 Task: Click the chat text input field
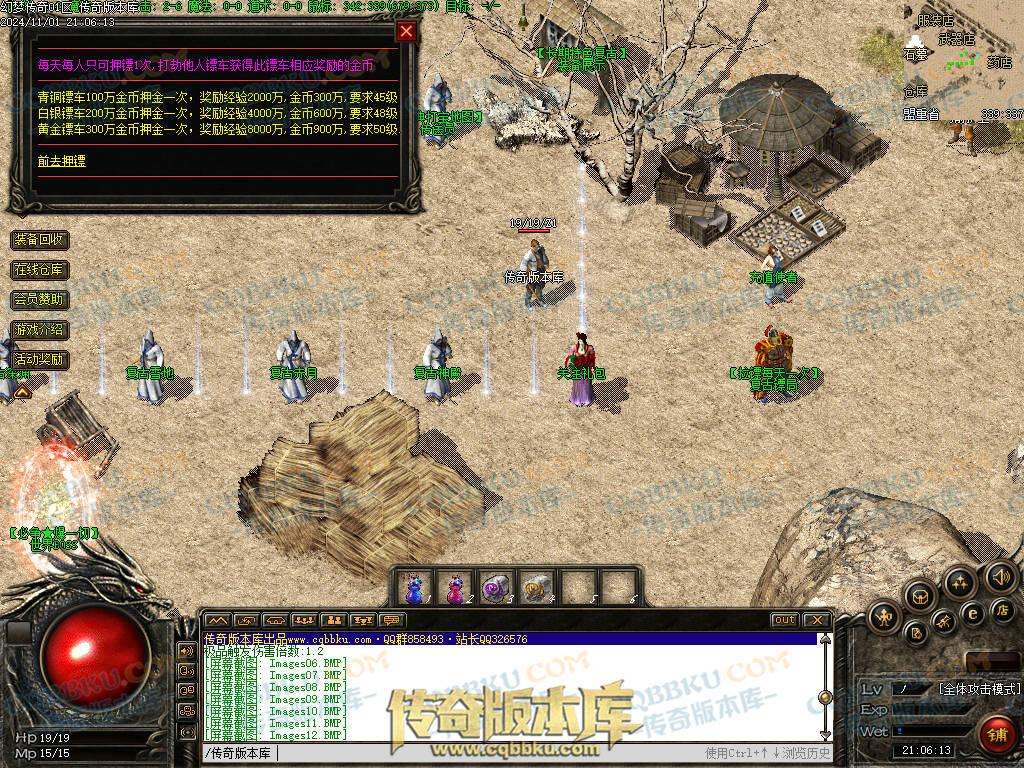pos(450,753)
